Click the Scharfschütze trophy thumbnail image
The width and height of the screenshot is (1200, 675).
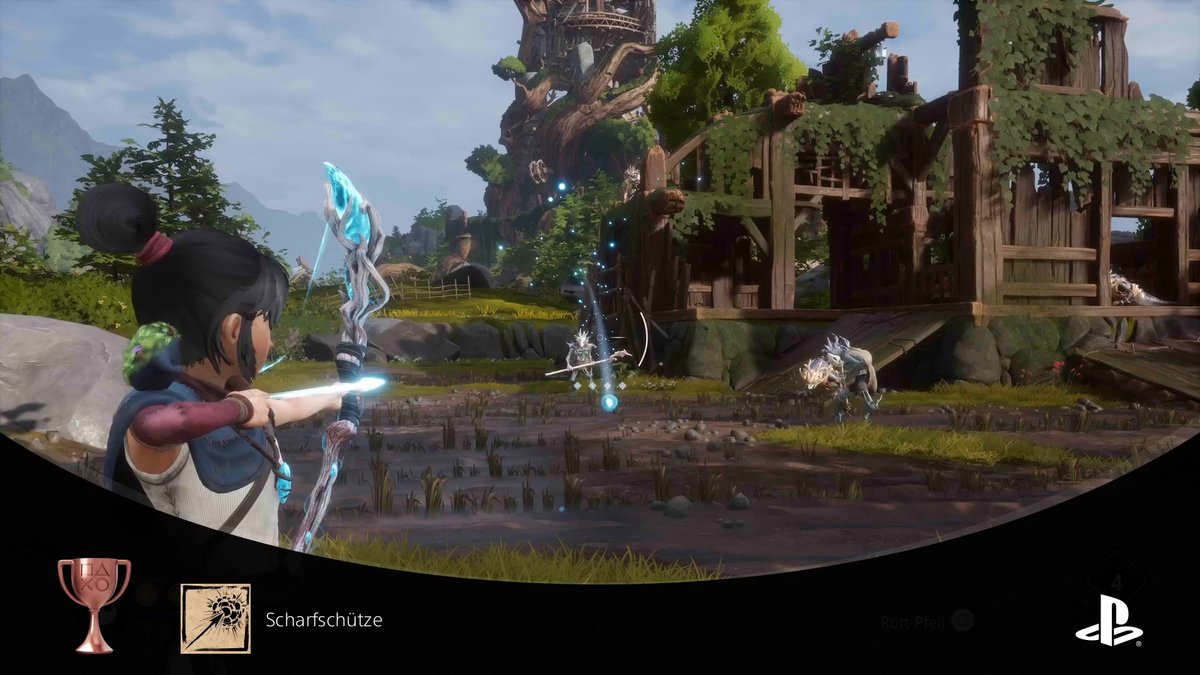coord(215,618)
